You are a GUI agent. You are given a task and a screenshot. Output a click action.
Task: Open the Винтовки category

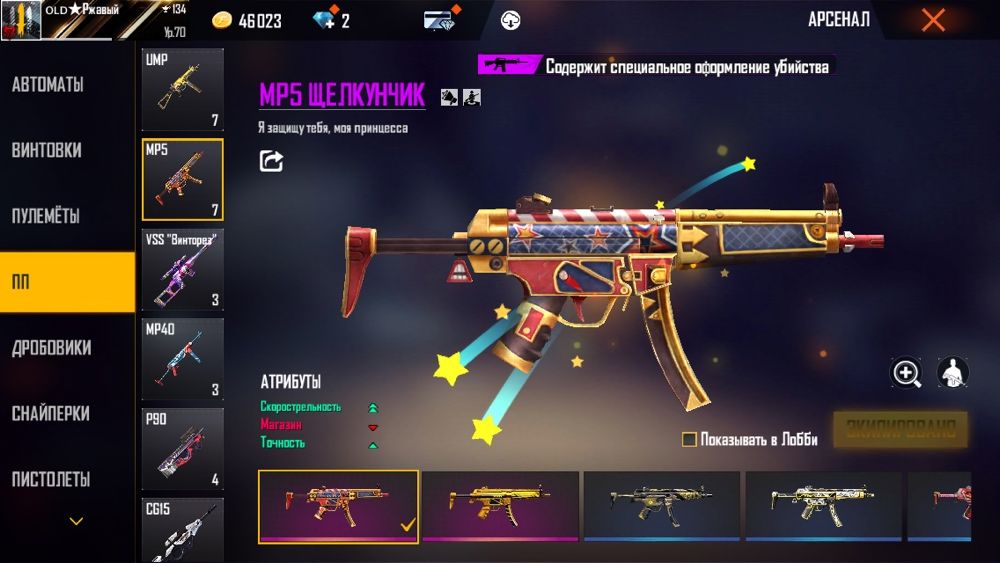(x=47, y=151)
